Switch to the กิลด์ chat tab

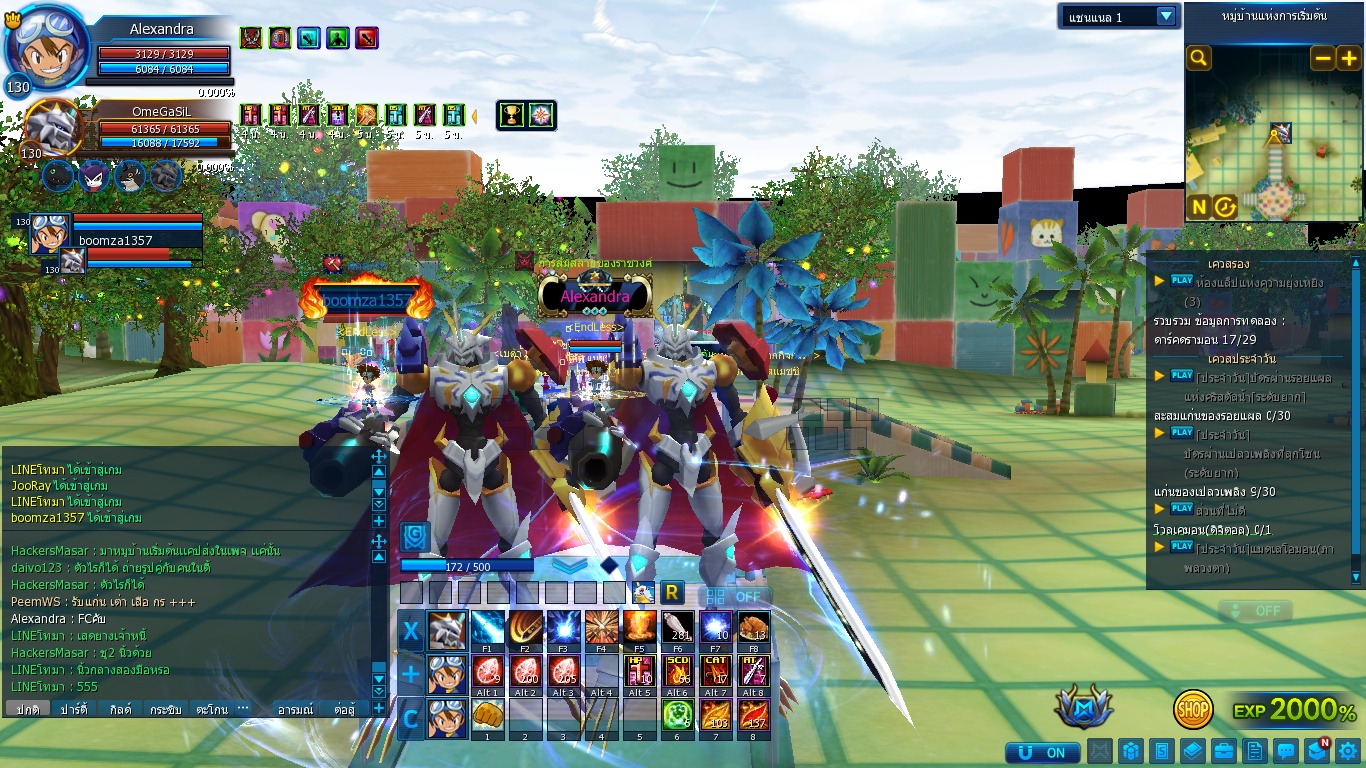click(x=120, y=709)
